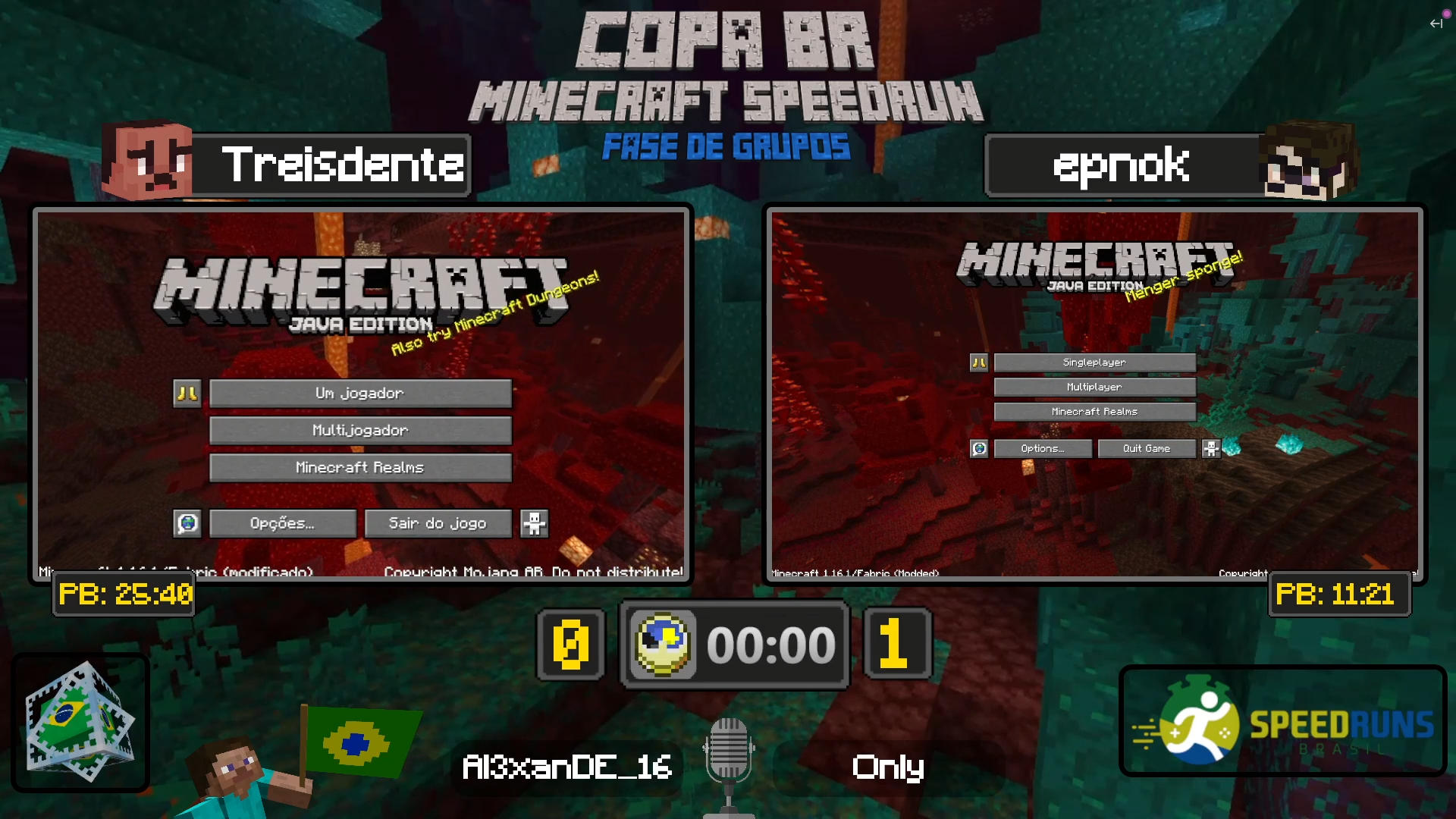Click Singleplayer on epnok's screen
Screen dimensions: 1456x819
click(x=1094, y=362)
